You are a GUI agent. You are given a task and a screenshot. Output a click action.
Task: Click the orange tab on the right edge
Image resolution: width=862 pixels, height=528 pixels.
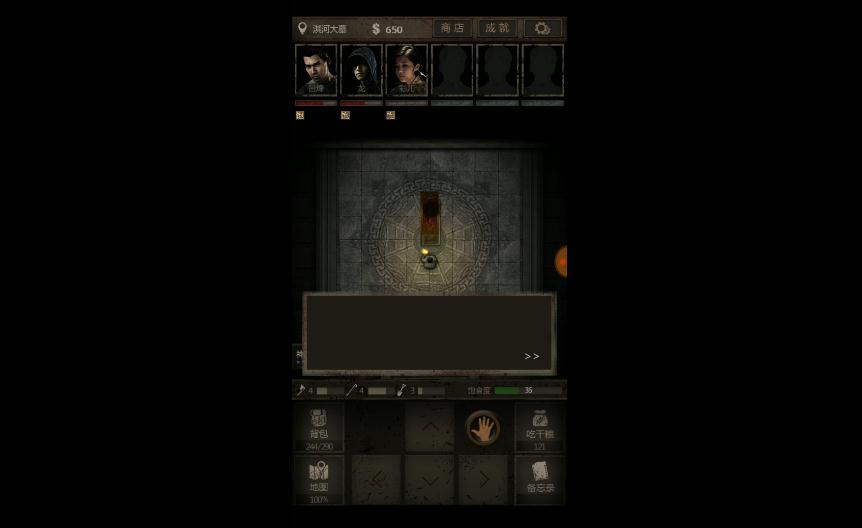(561, 262)
